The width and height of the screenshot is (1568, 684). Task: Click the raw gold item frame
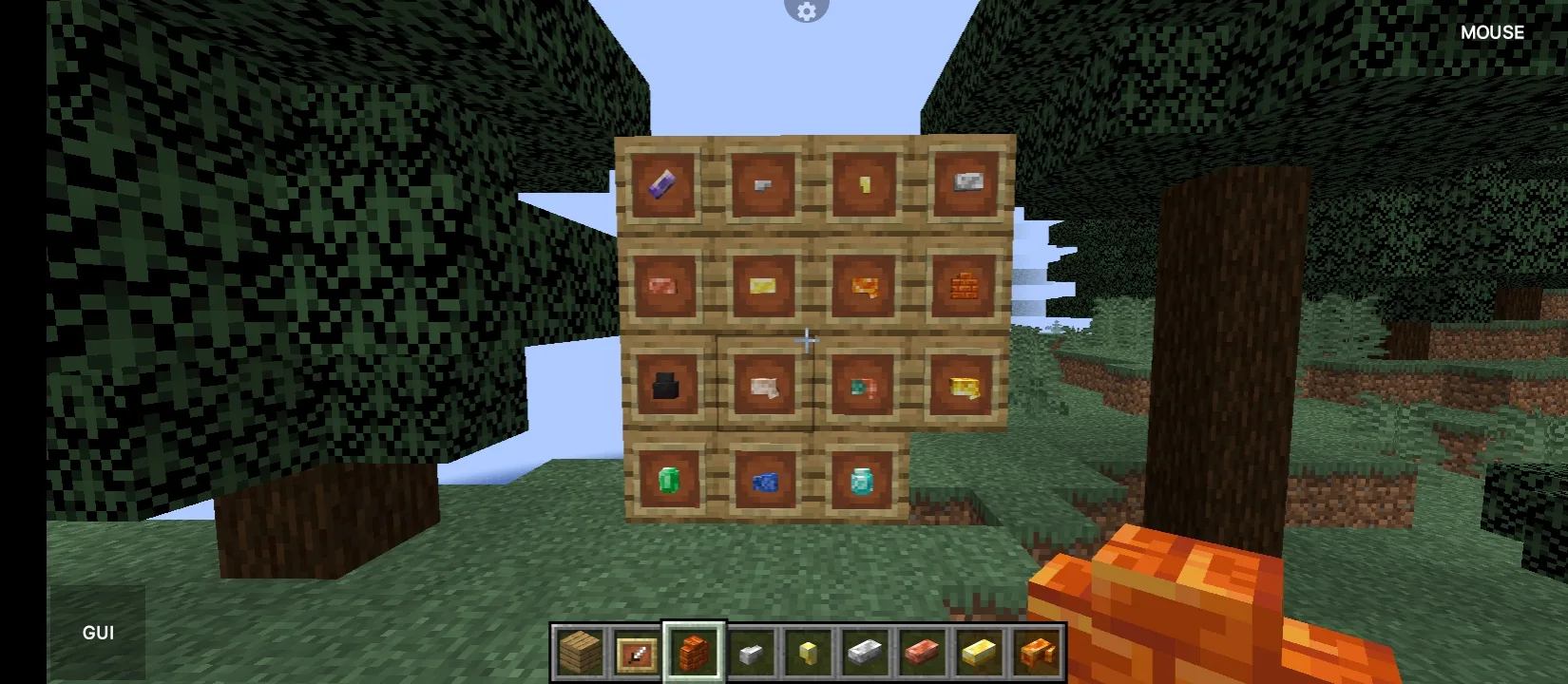[x=963, y=385]
